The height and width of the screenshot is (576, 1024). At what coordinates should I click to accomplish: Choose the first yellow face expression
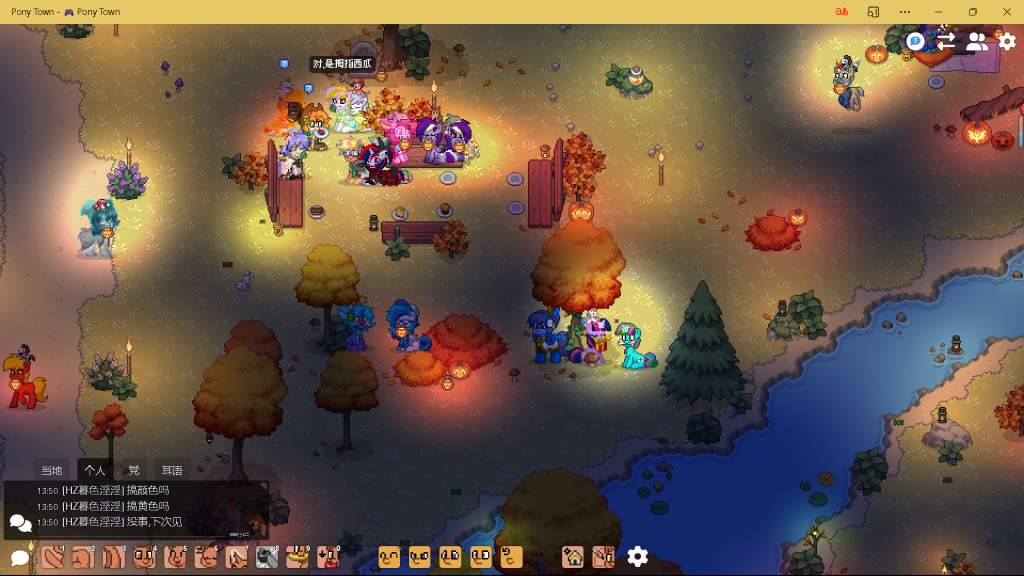(x=389, y=557)
